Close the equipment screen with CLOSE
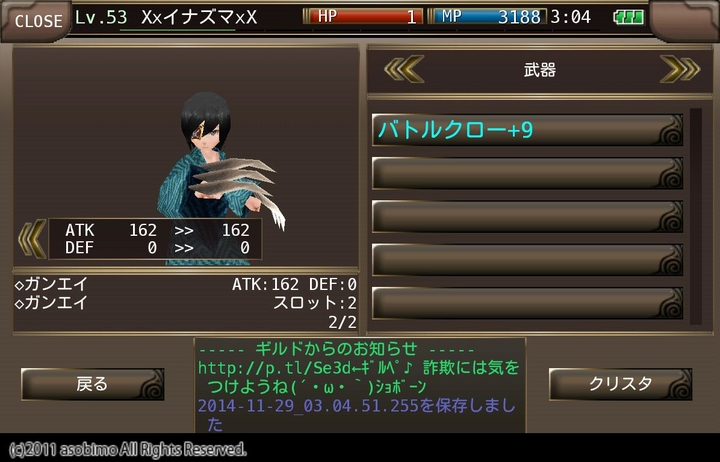 [37, 20]
